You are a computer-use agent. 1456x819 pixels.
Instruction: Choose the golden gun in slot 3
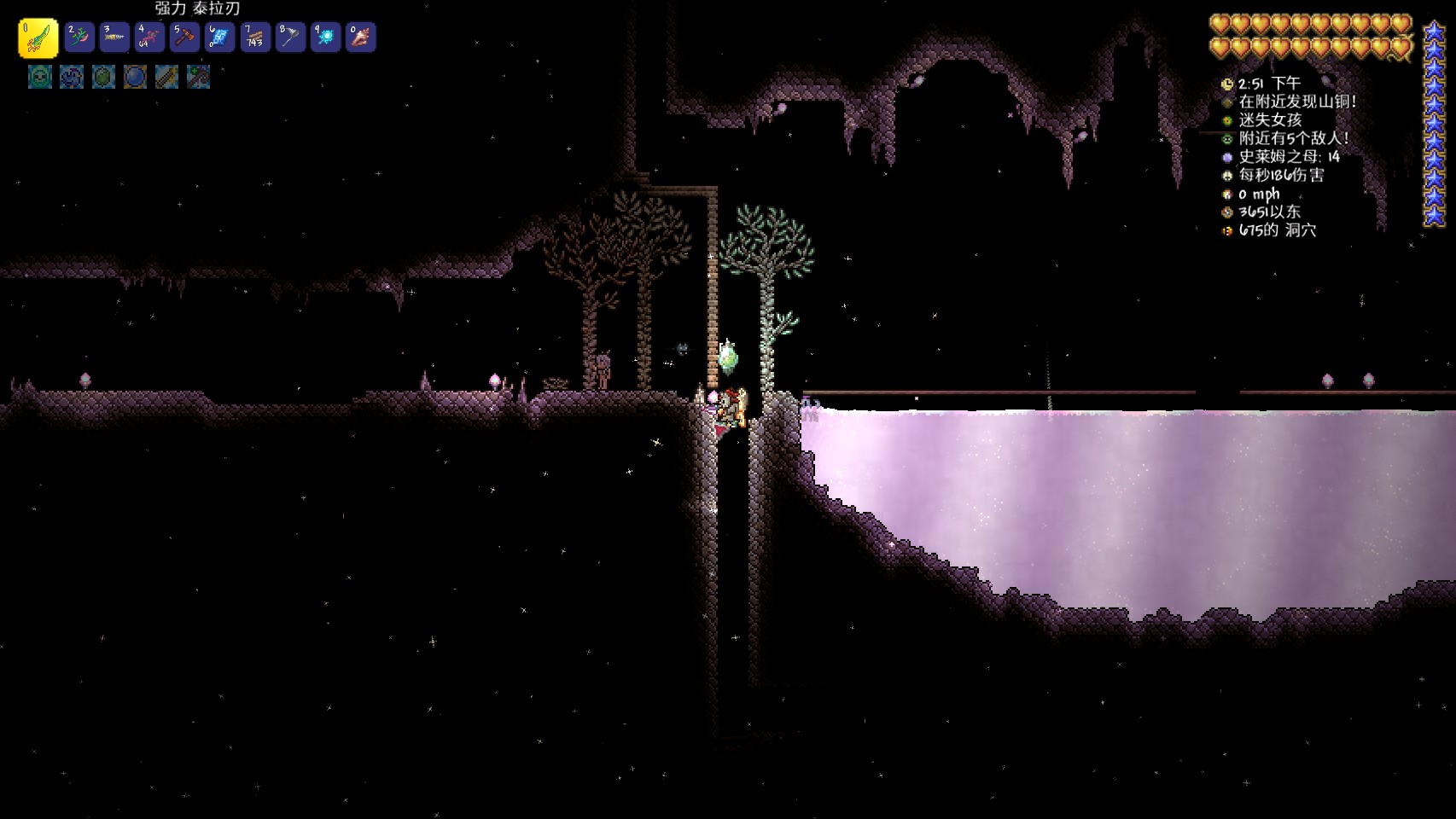(x=114, y=38)
